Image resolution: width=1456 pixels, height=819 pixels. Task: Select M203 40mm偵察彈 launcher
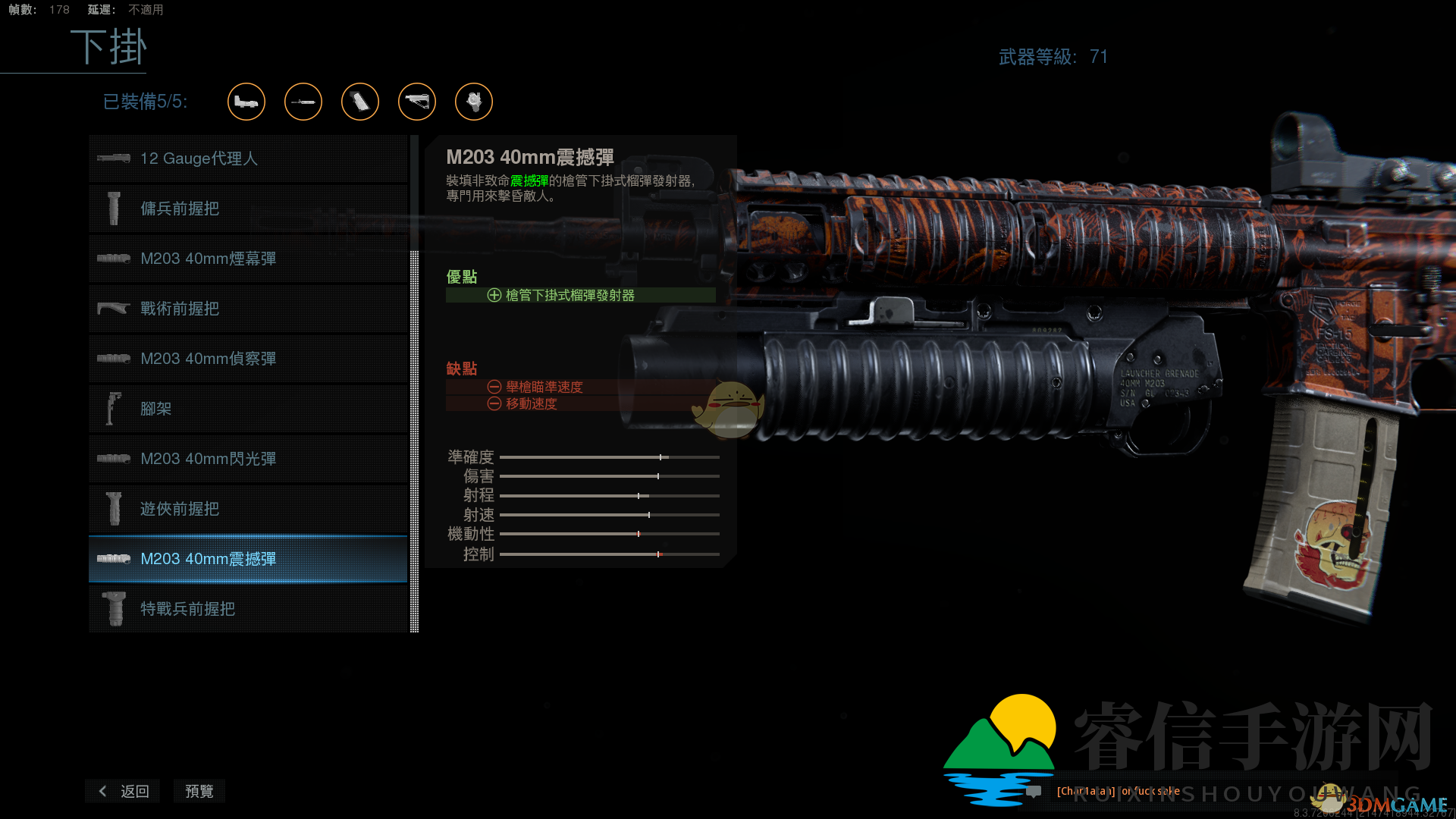[x=248, y=359]
